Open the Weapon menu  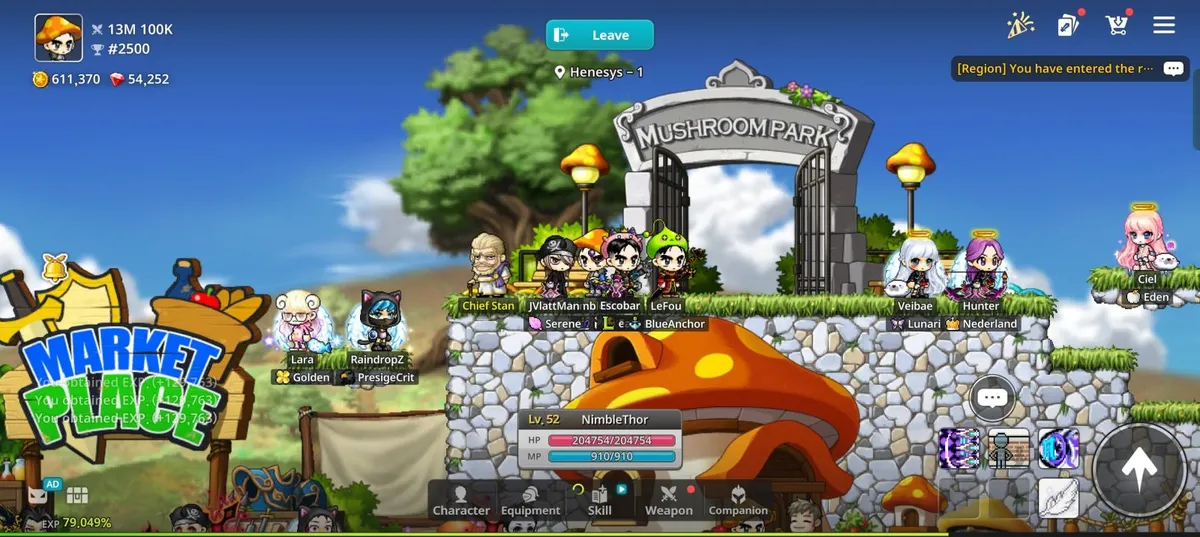[668, 500]
